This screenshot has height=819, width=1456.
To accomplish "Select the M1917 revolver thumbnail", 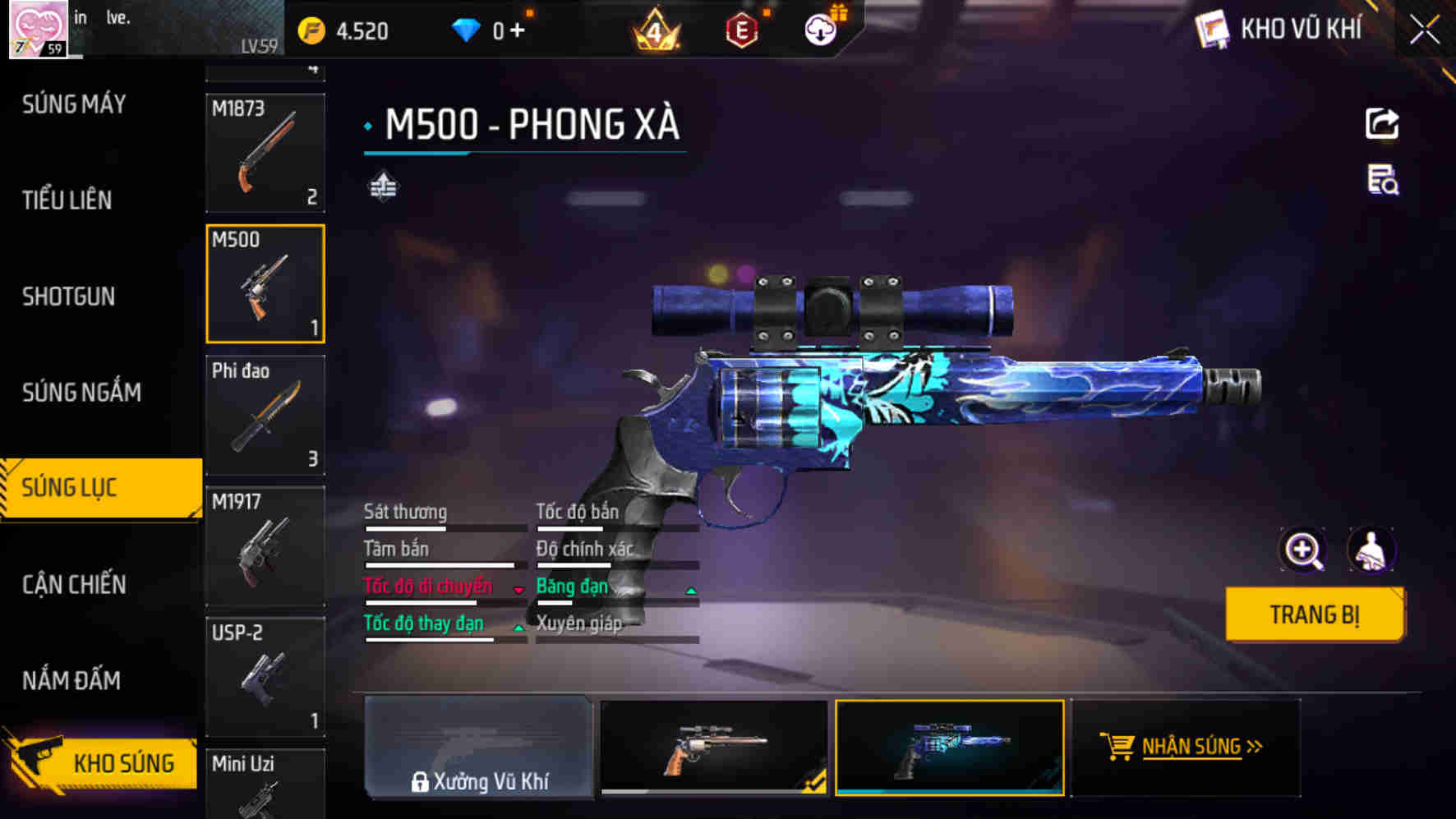I will pyautogui.click(x=265, y=546).
